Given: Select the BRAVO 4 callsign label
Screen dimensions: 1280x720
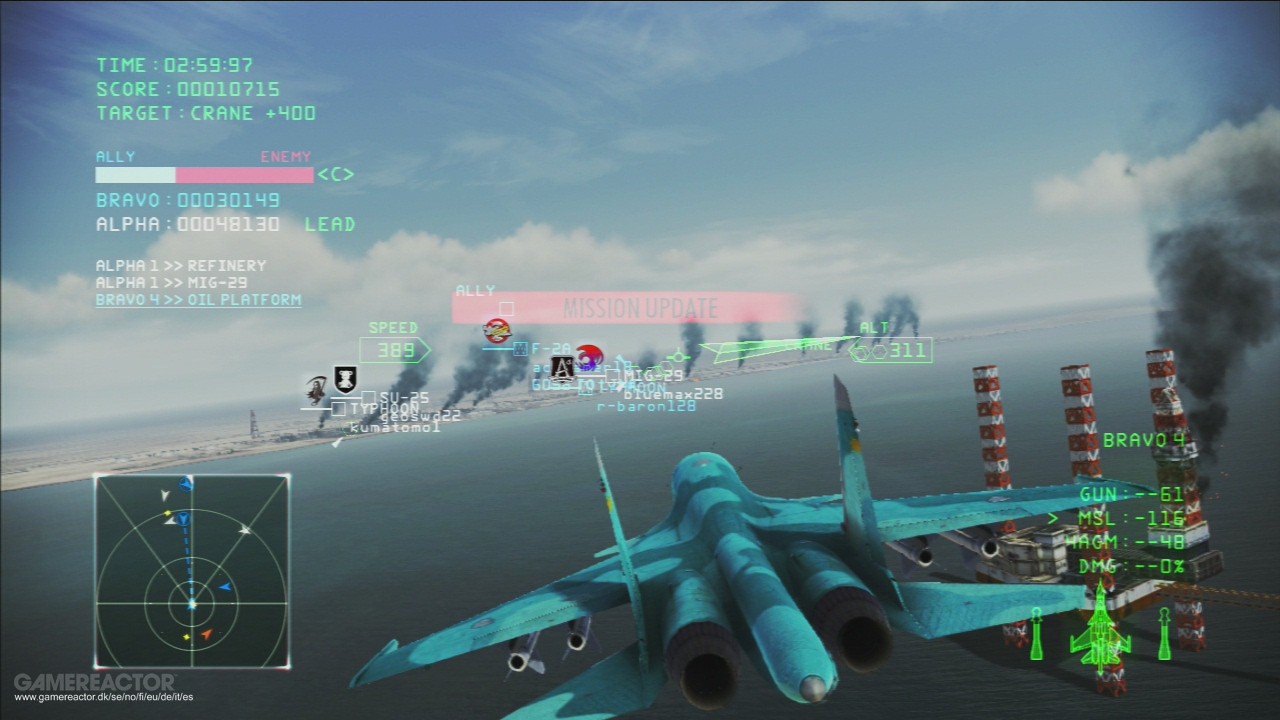Looking at the screenshot, I should [x=1145, y=439].
